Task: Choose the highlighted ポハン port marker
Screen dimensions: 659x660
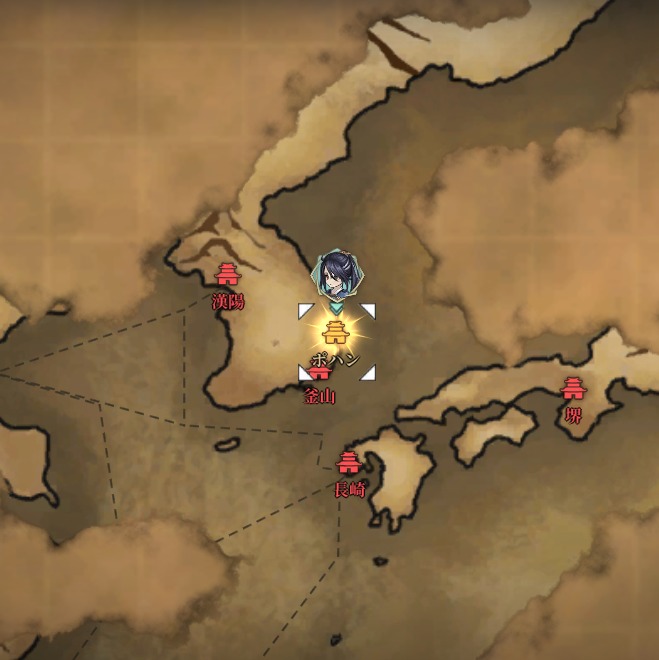Action: click(x=337, y=332)
